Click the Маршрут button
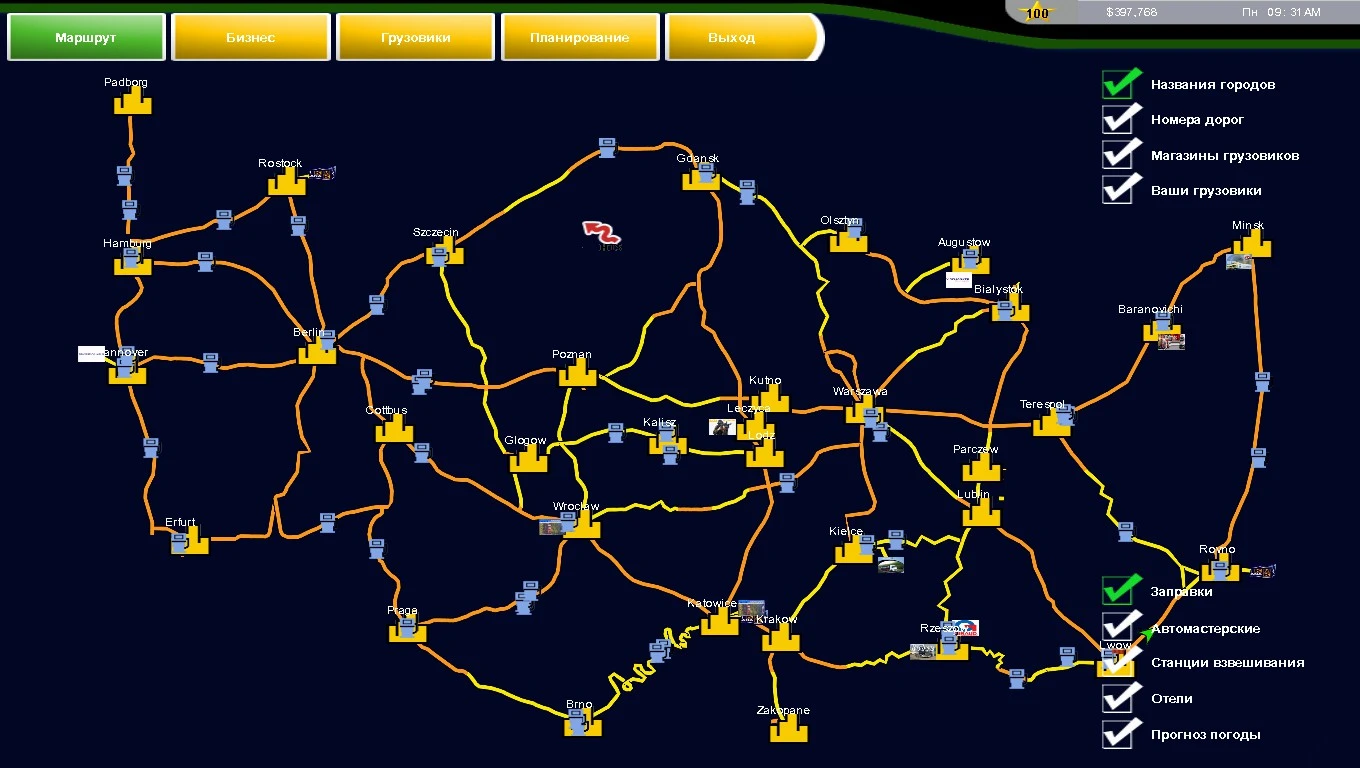This screenshot has height=768, width=1360. [85, 36]
